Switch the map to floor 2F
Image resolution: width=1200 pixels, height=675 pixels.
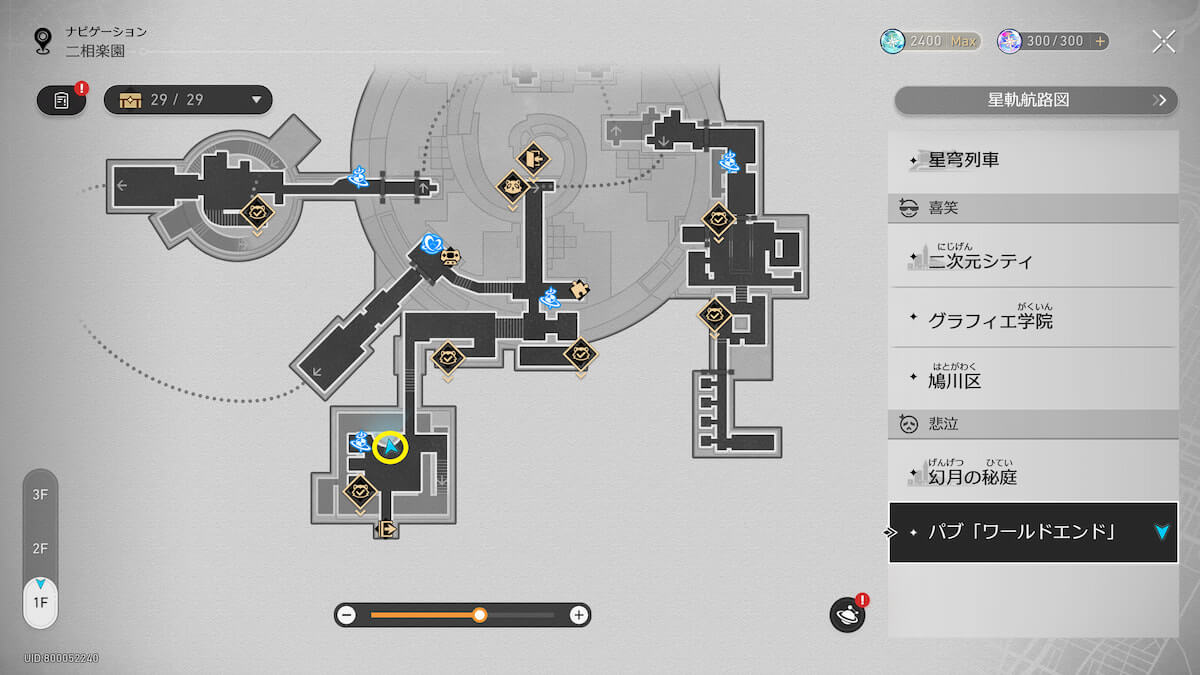[40, 548]
